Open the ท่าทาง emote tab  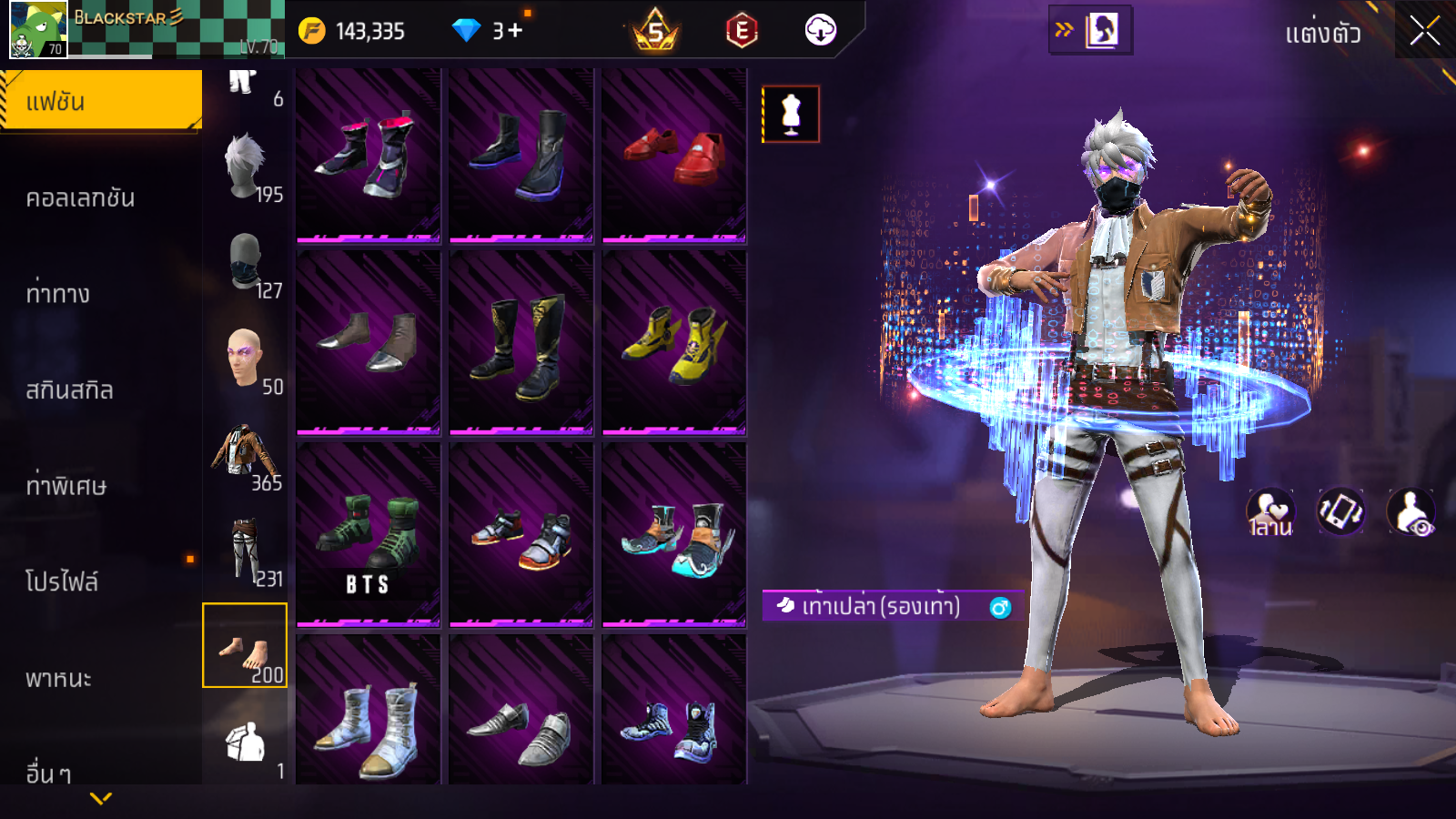pyautogui.click(x=59, y=294)
